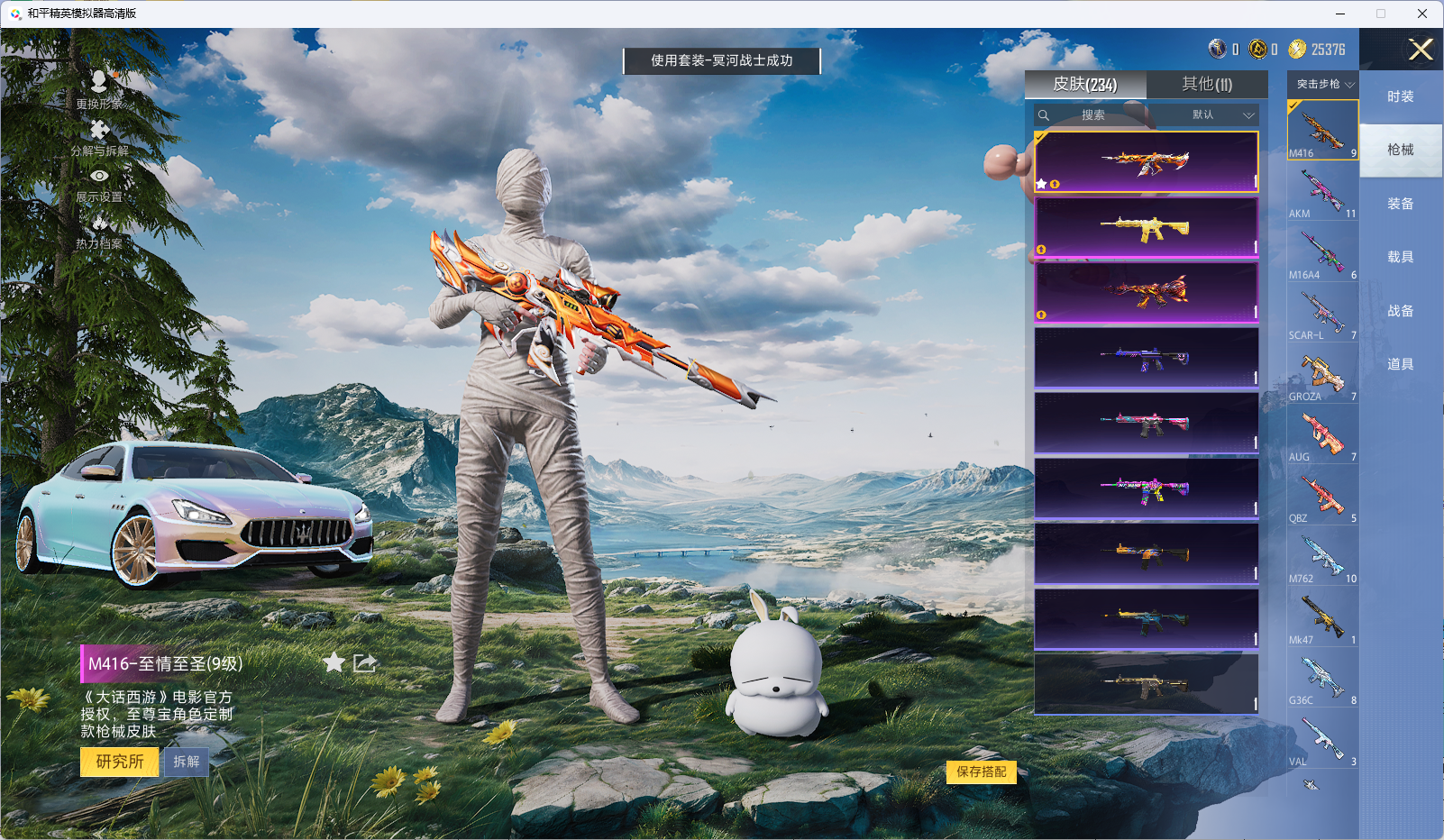Open the 研究所 lab button
This screenshot has height=840, width=1444.
[119, 762]
